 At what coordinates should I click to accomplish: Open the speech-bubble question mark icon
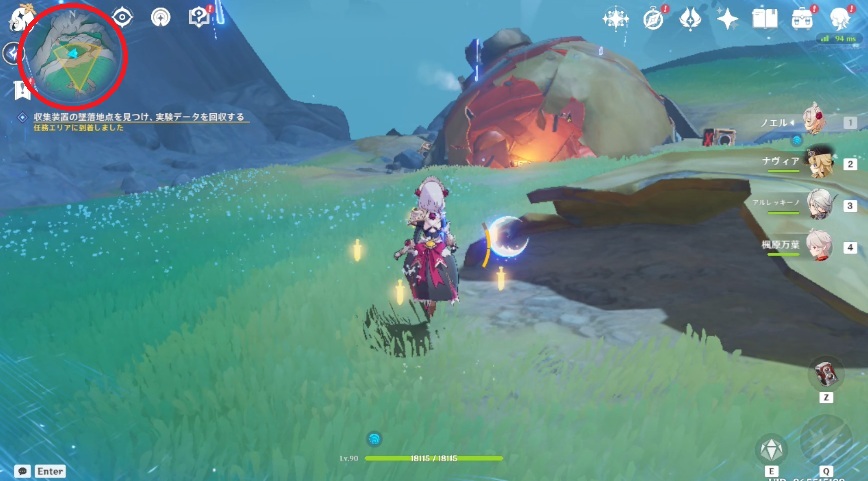[200, 16]
